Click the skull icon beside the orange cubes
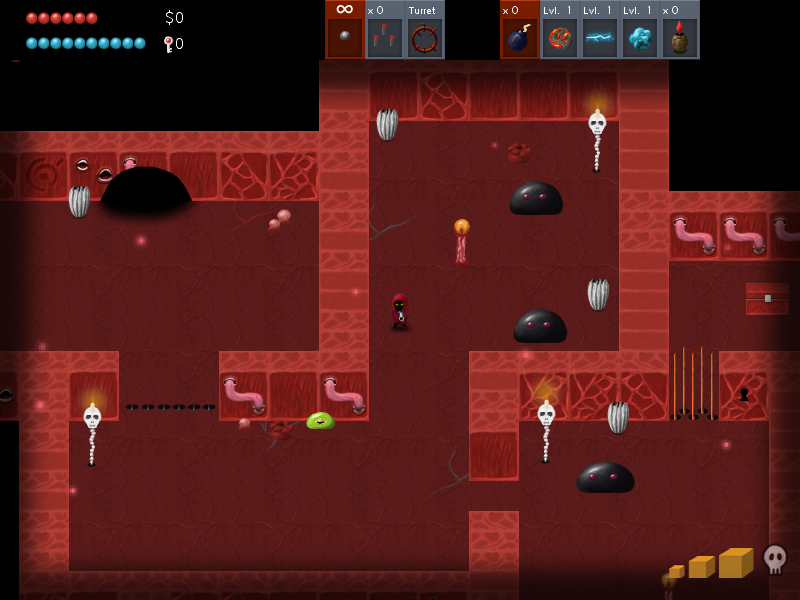 pyautogui.click(x=775, y=558)
